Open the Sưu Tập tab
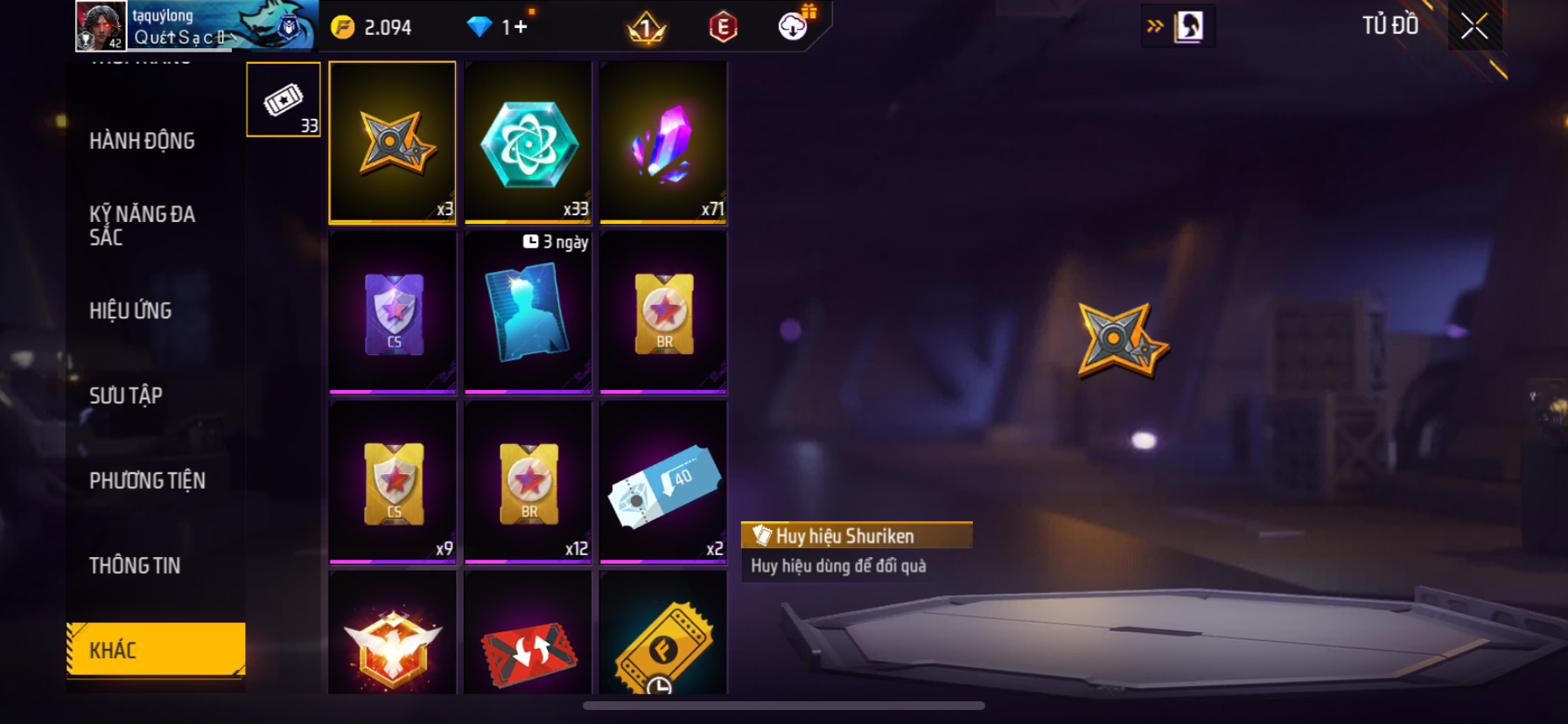Screen dimensions: 1568x724 click(x=126, y=395)
